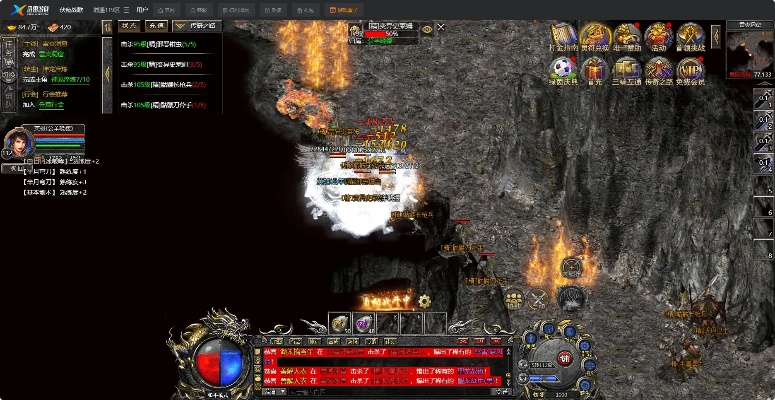Click the orange button in launcher toolbar
The image size is (775, 400).
click(x=347, y=9)
